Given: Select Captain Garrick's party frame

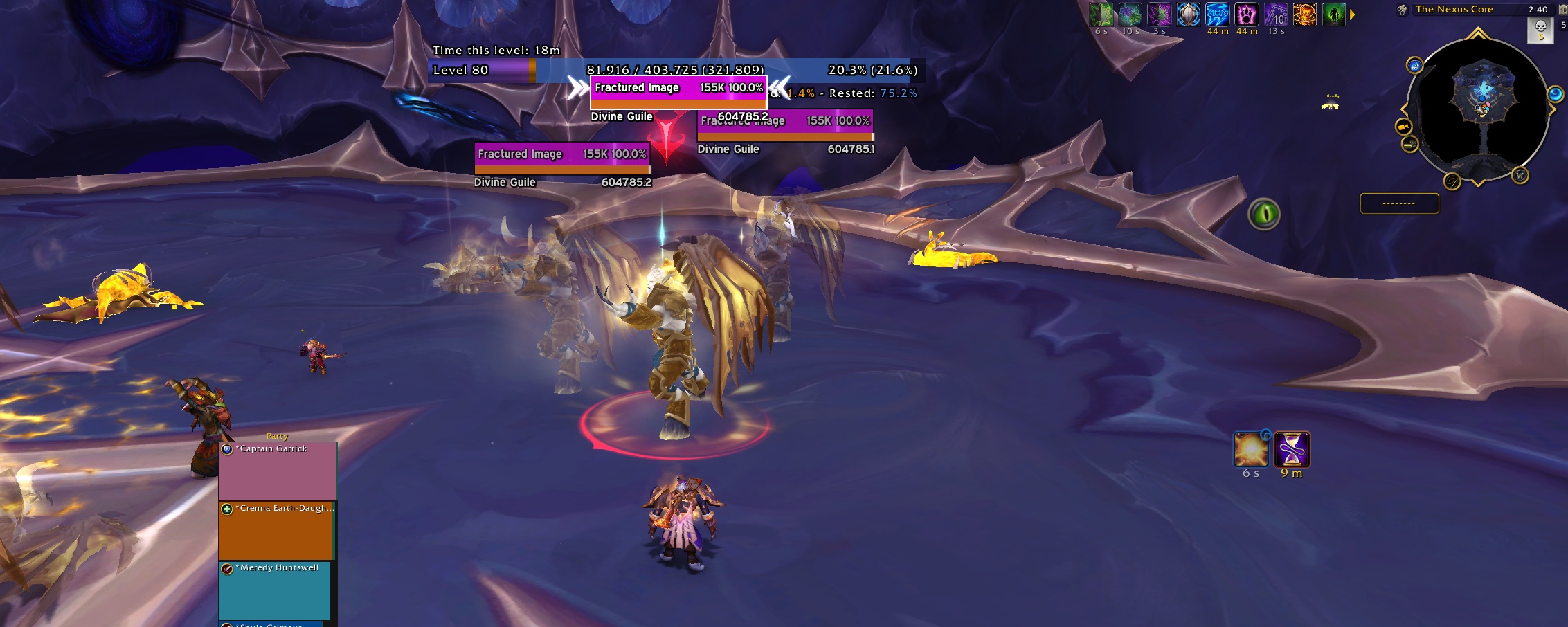Looking at the screenshot, I should pos(278,471).
